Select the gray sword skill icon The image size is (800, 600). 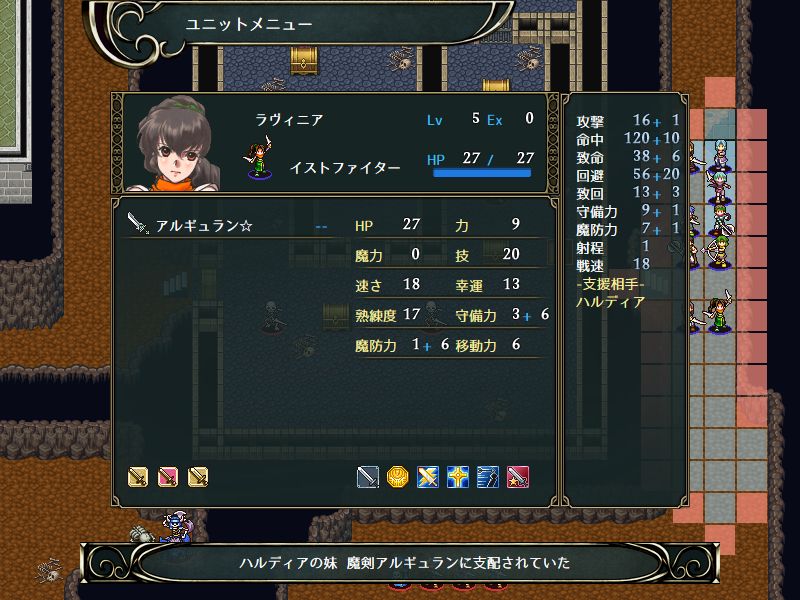tap(368, 477)
